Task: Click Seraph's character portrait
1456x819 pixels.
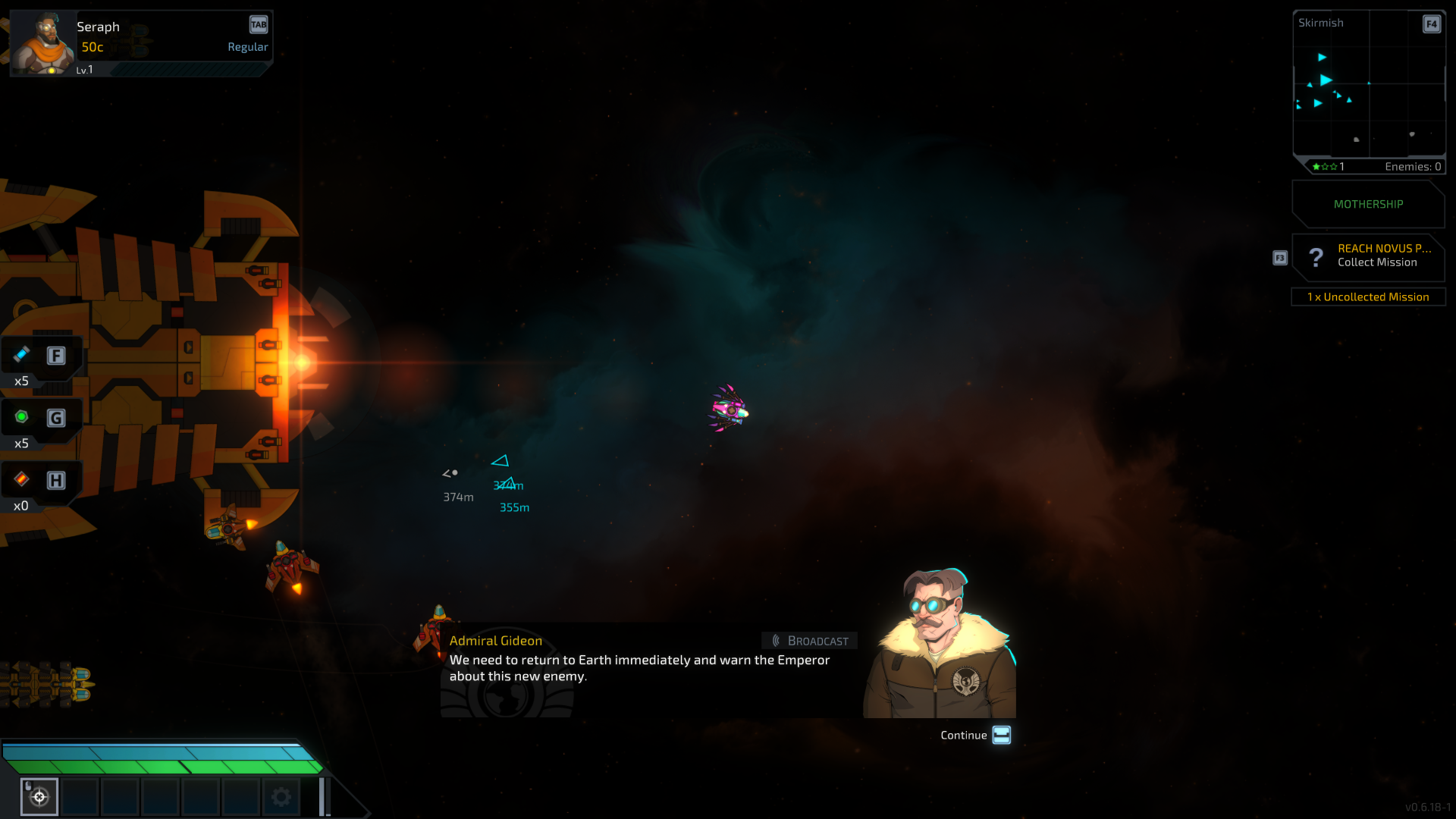Action: point(42,42)
